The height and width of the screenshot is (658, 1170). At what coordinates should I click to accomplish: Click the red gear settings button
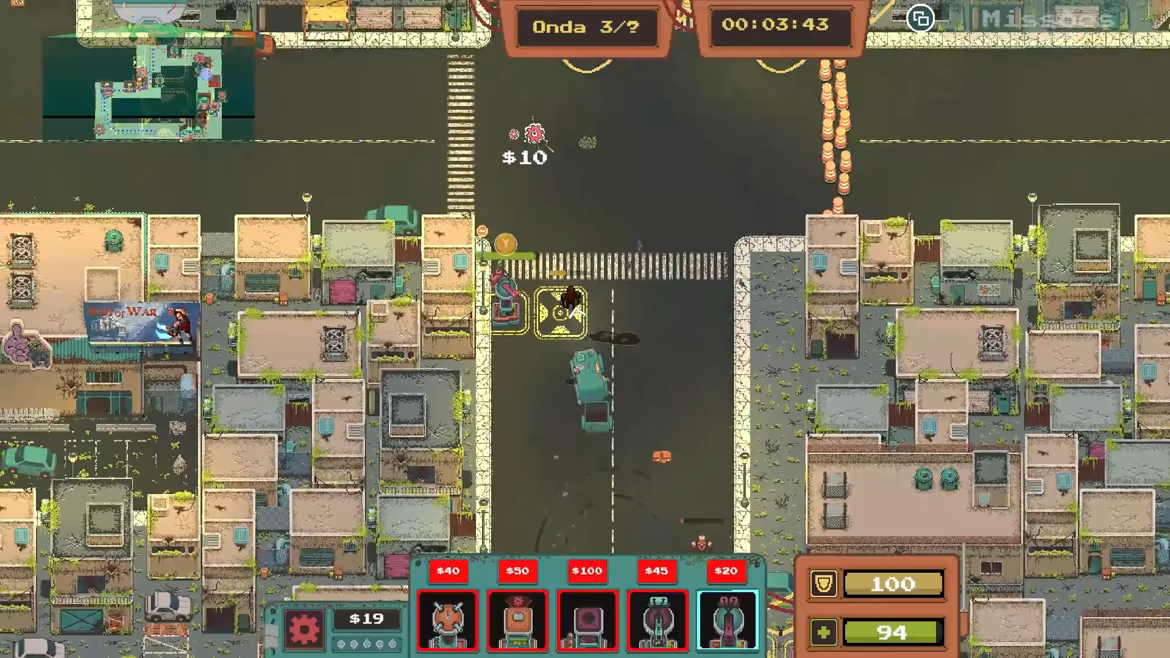304,628
